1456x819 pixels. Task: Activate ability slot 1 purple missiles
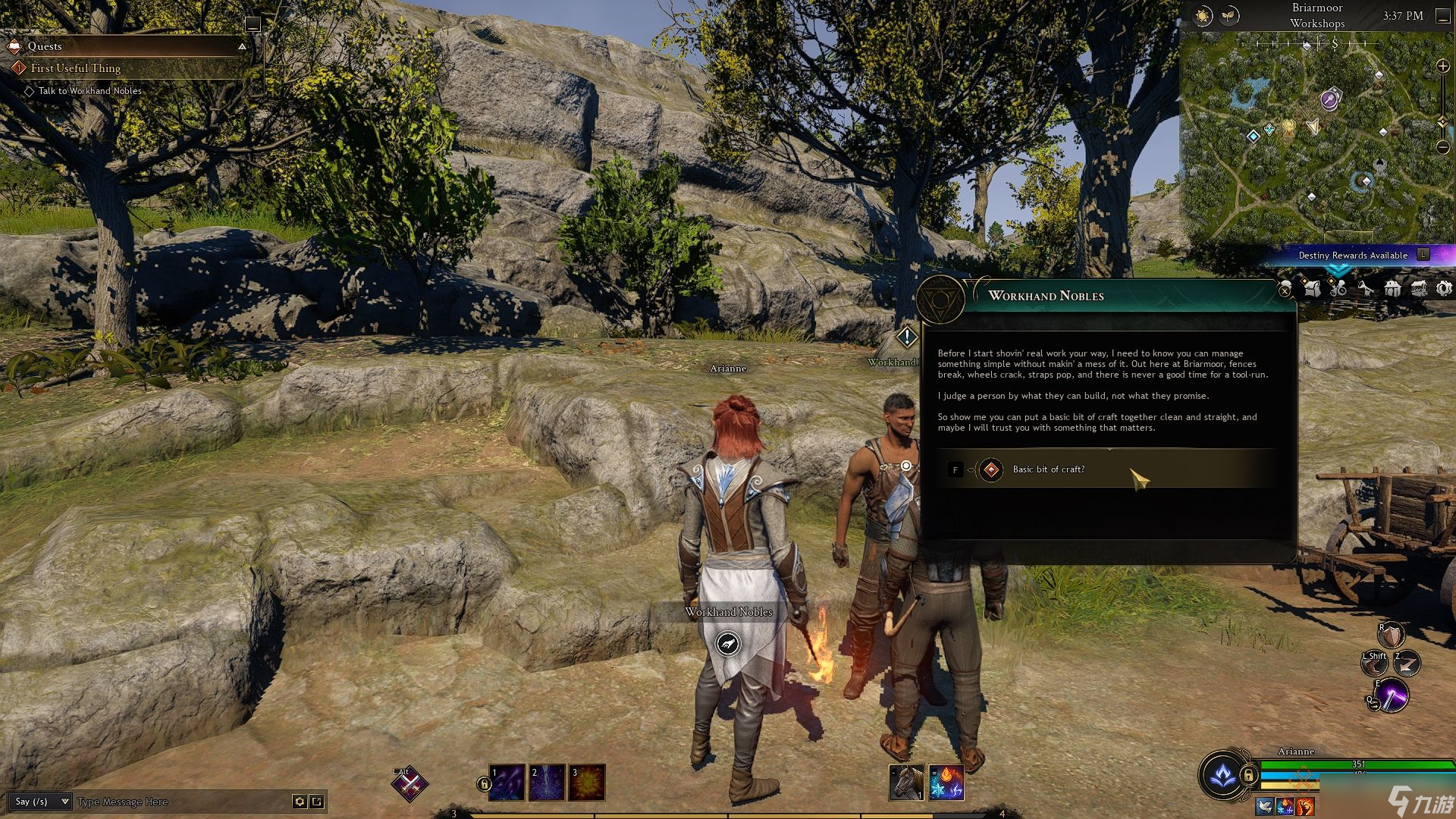pos(507,783)
